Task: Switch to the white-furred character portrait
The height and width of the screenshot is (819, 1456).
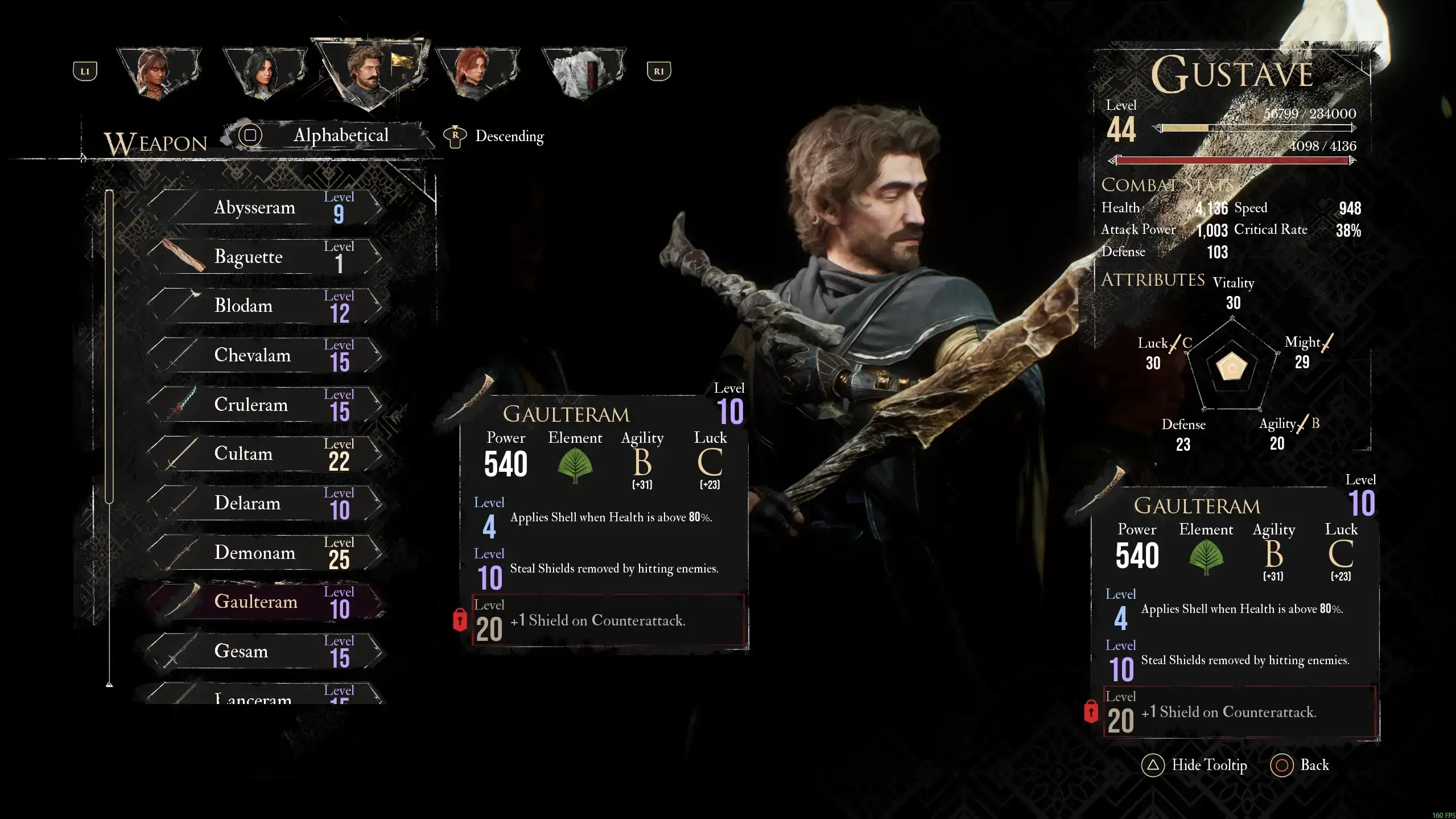Action: point(582,72)
